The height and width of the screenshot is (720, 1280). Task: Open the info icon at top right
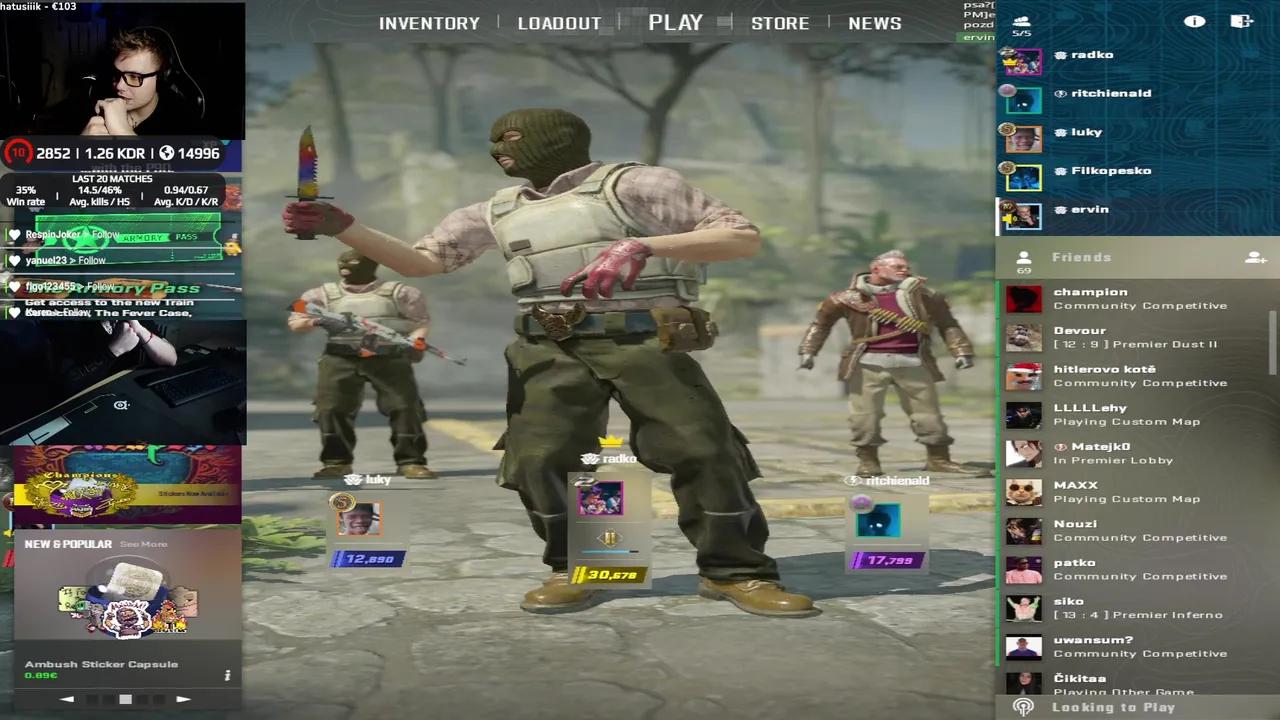coord(1194,21)
